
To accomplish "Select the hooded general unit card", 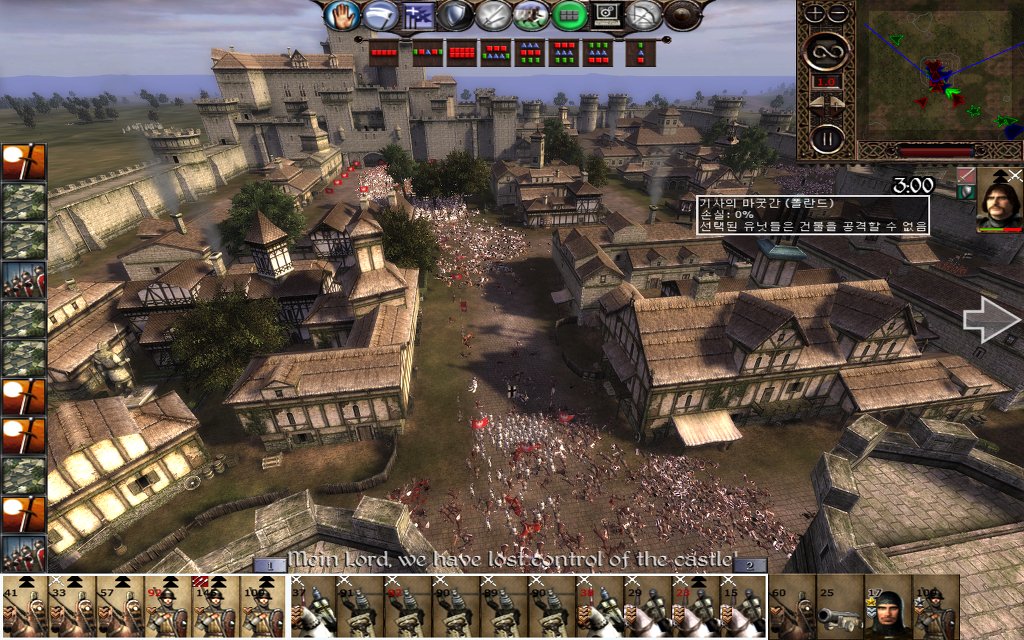I will [x=887, y=606].
